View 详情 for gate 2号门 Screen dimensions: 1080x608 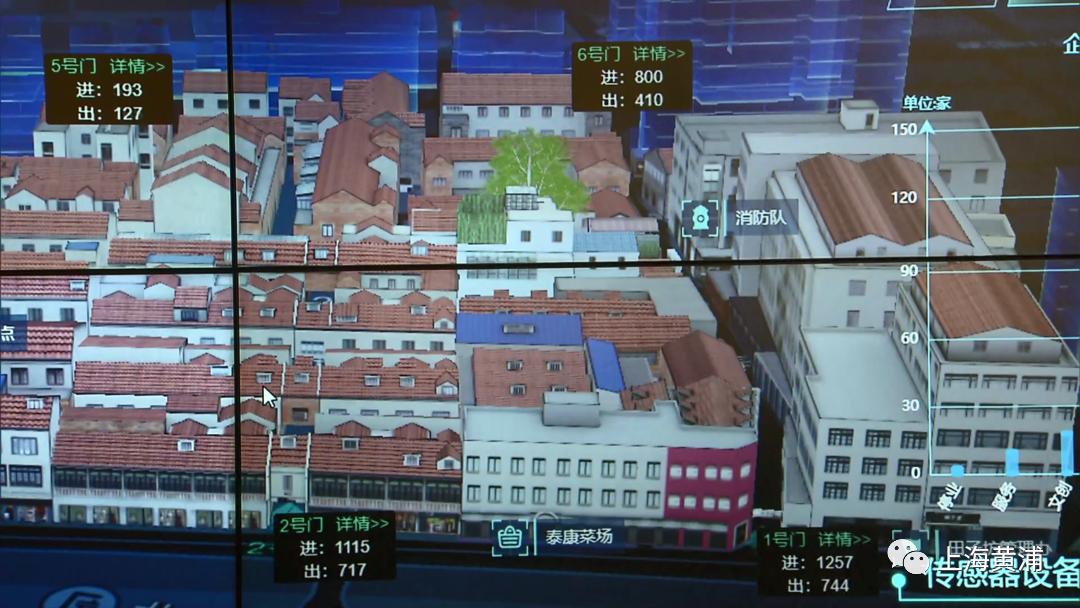[362, 524]
